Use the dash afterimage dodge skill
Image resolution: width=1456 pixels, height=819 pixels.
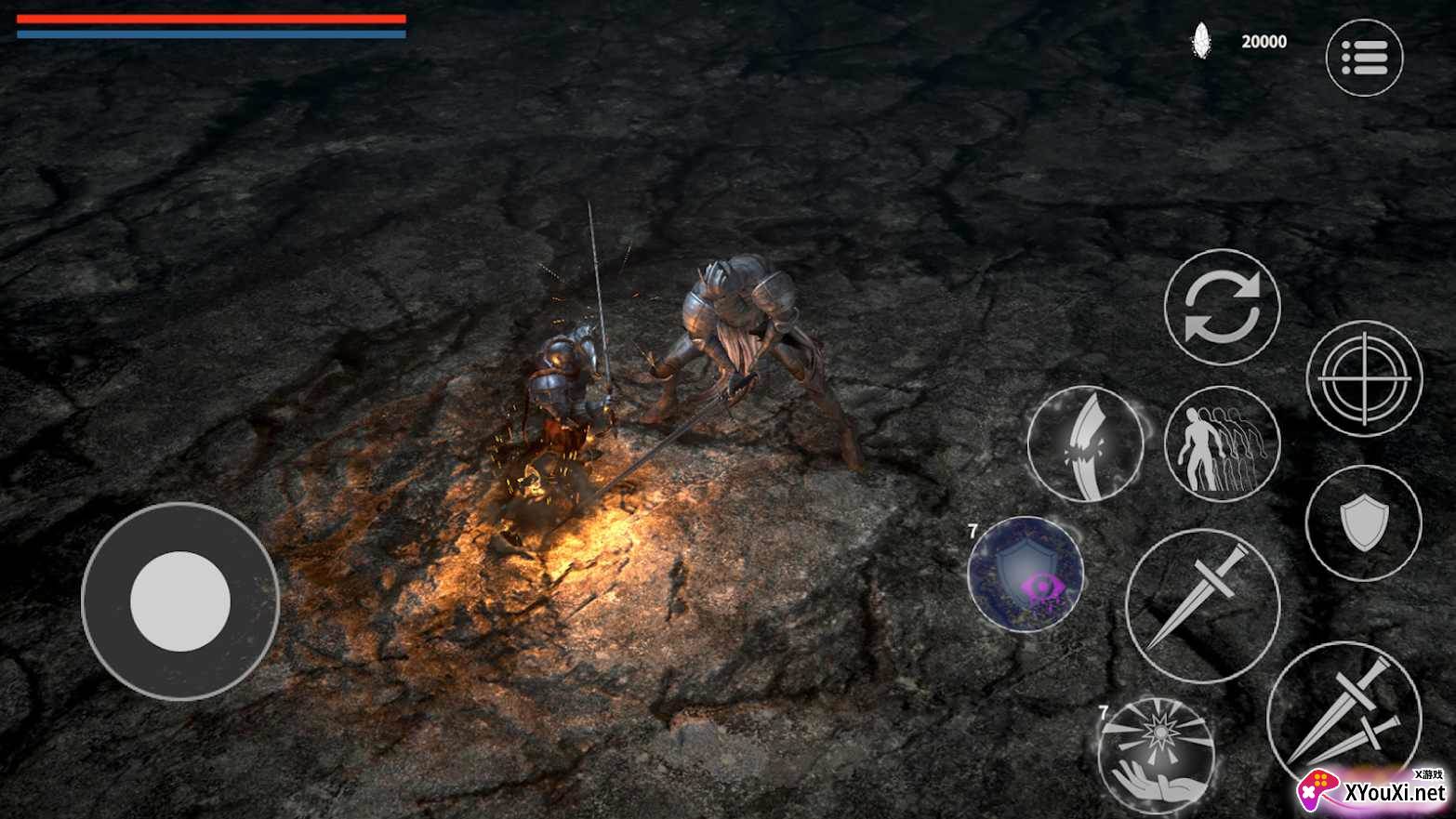coord(1222,444)
